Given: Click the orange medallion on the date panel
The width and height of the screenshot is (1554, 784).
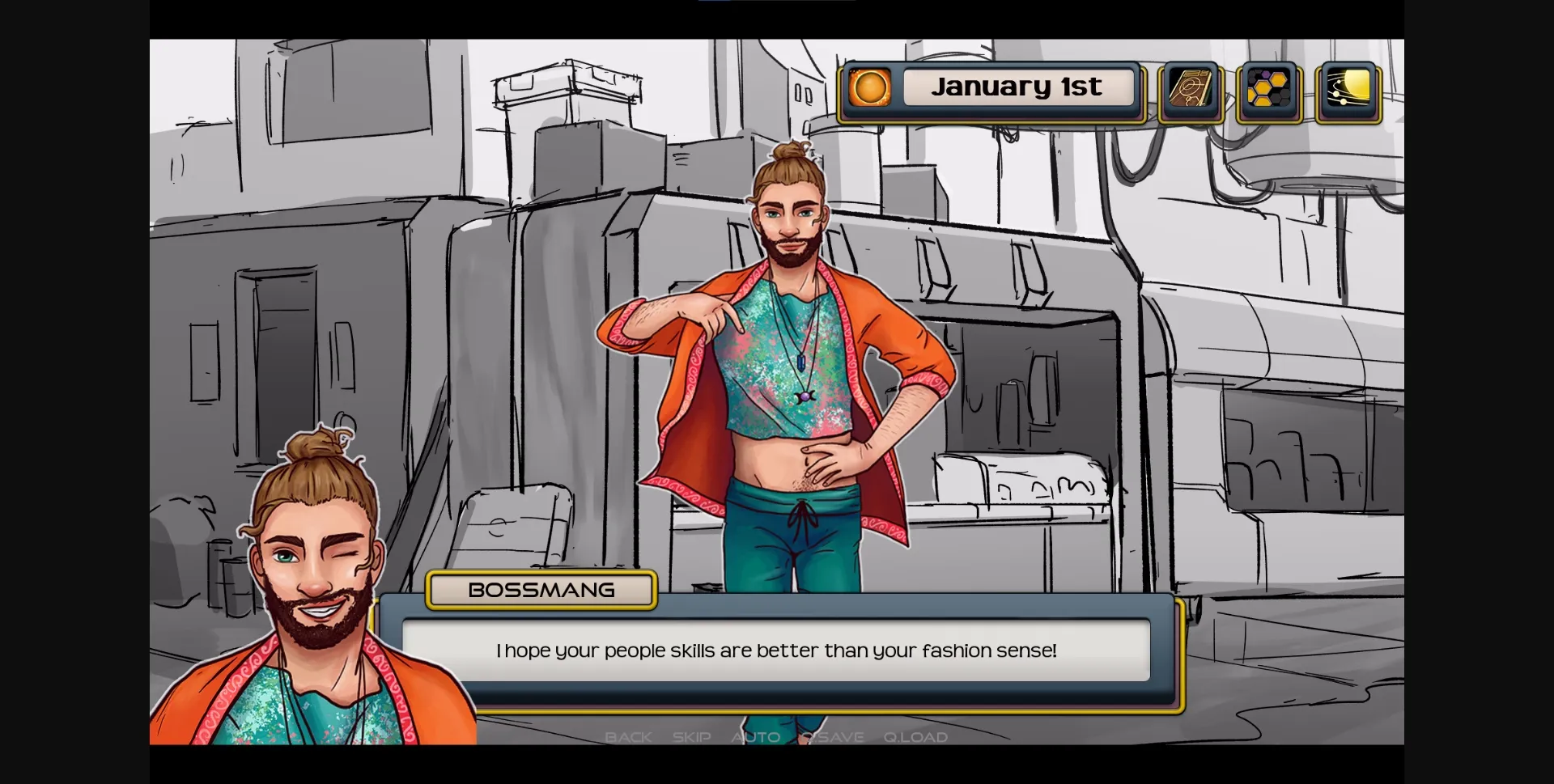Looking at the screenshot, I should 869,87.
